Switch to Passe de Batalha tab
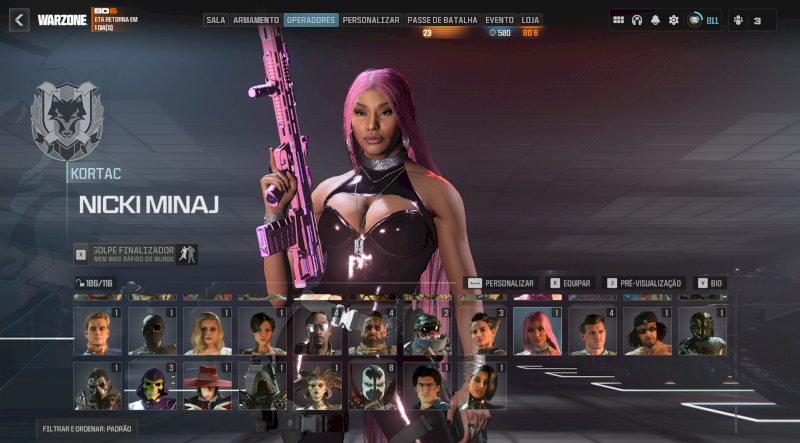Image resolution: width=800 pixels, height=443 pixels. [x=441, y=20]
